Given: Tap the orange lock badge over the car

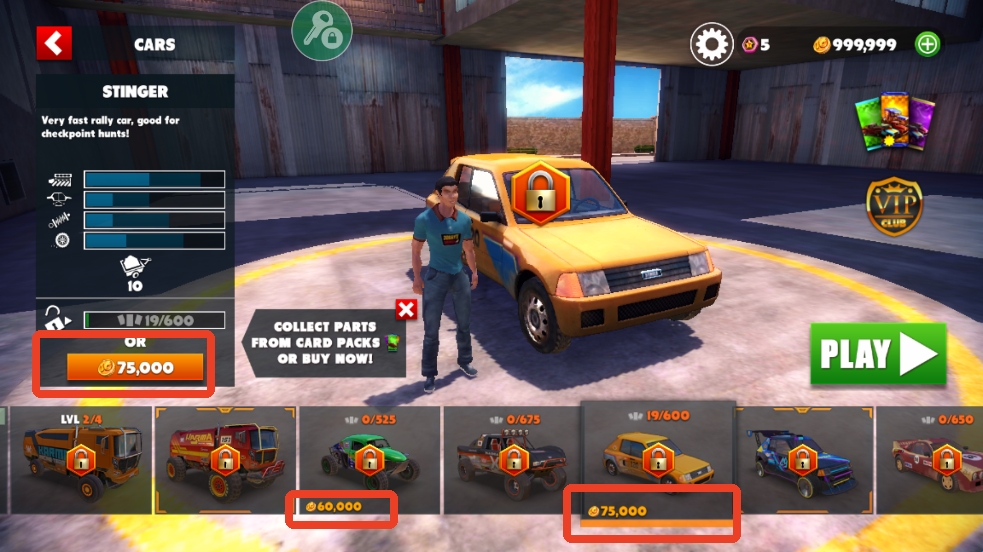Looking at the screenshot, I should point(540,191).
